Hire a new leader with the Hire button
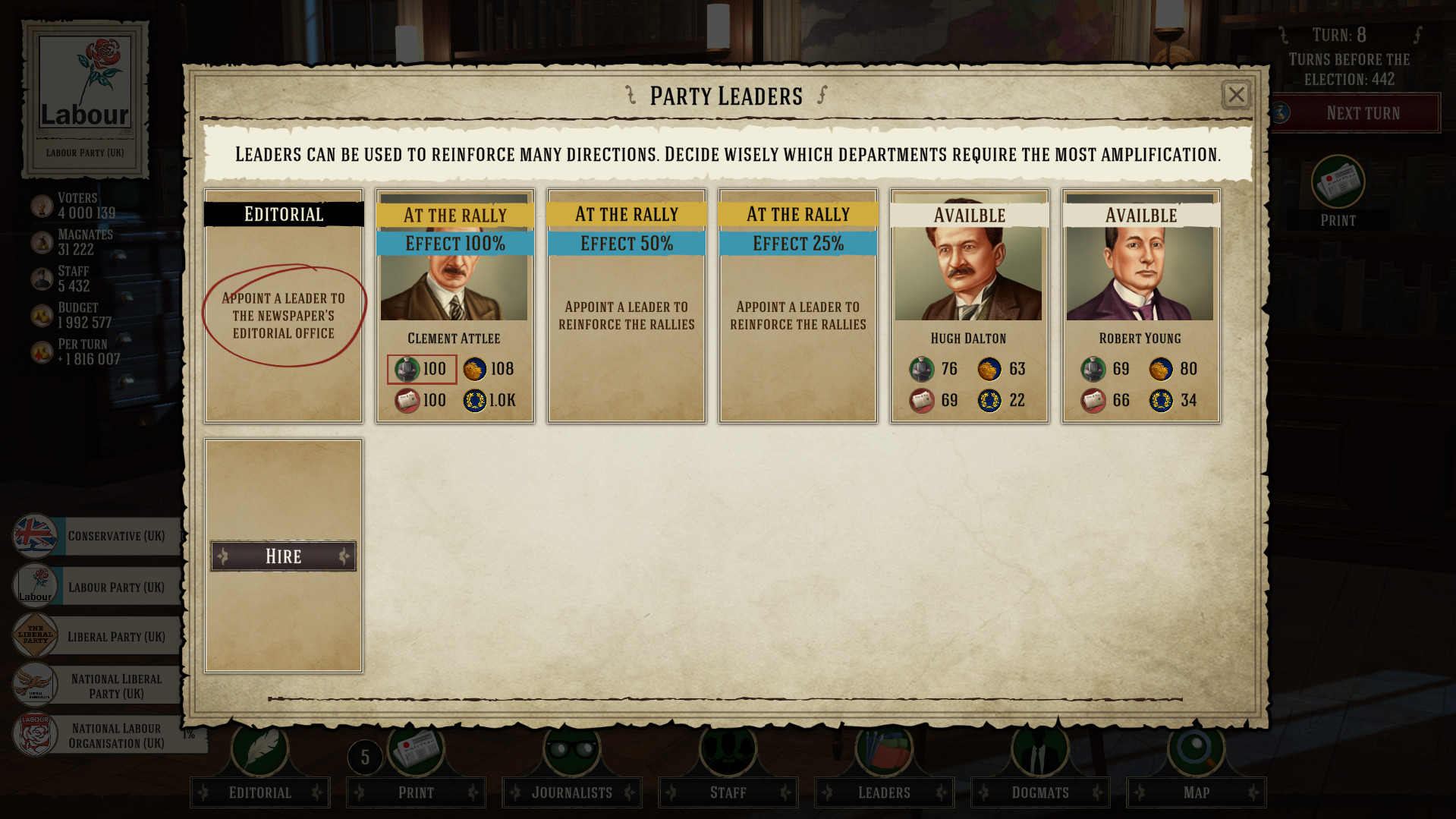 point(282,556)
